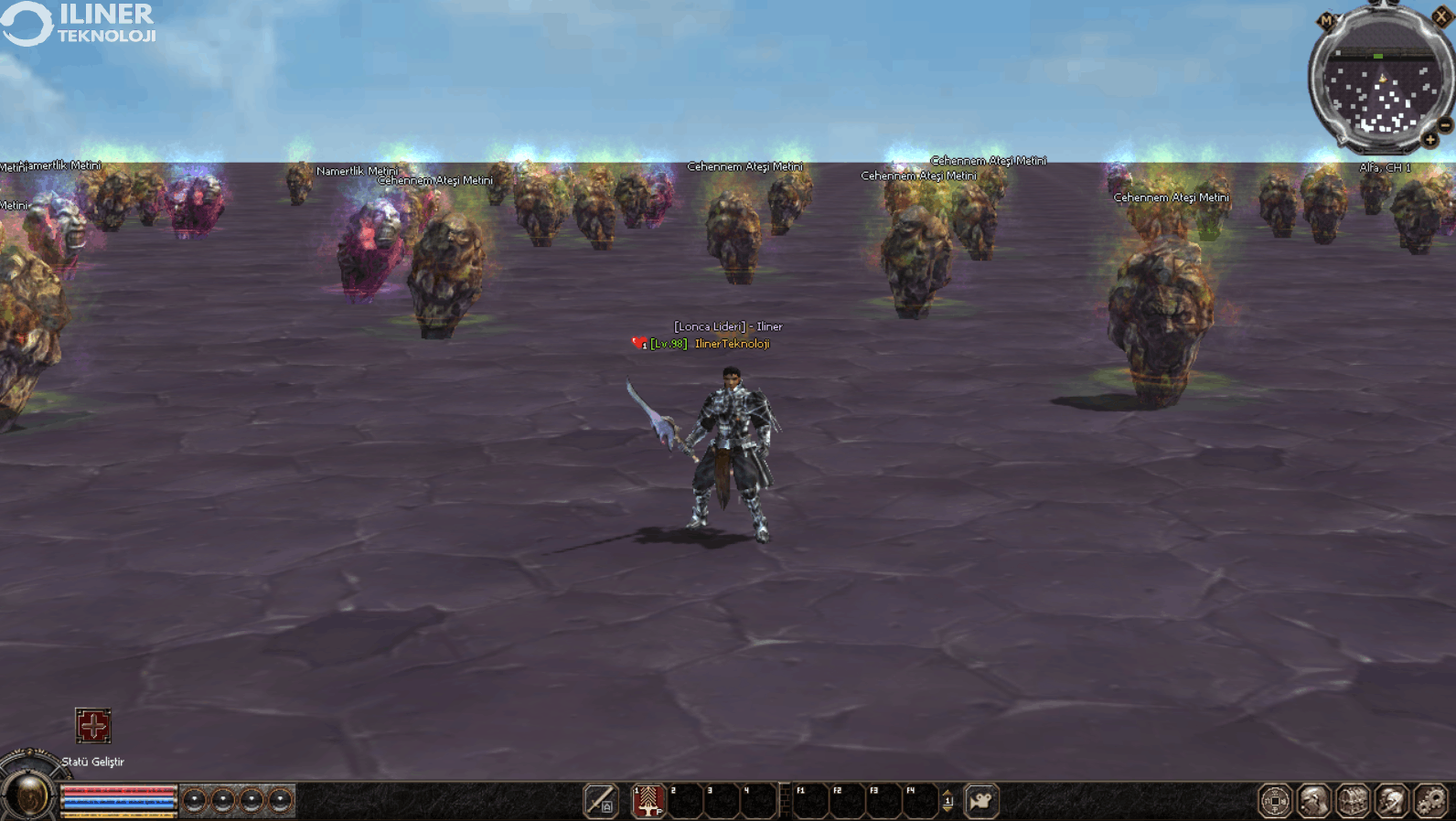Viewport: 1456px width, 821px height.
Task: Open the inventory chest icon
Action: 1354,801
